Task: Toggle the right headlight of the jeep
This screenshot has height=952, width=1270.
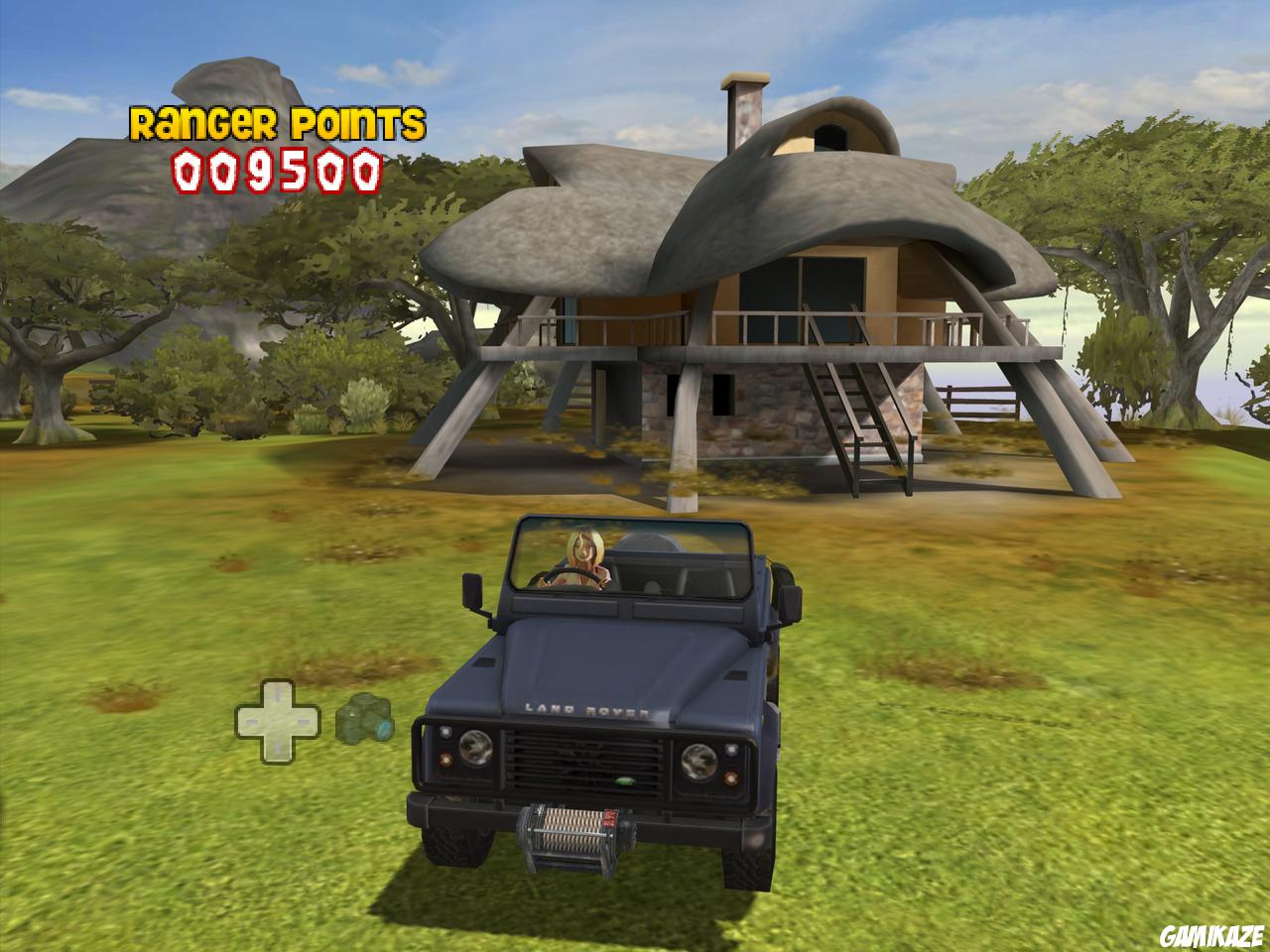Action: pyautogui.click(x=699, y=760)
